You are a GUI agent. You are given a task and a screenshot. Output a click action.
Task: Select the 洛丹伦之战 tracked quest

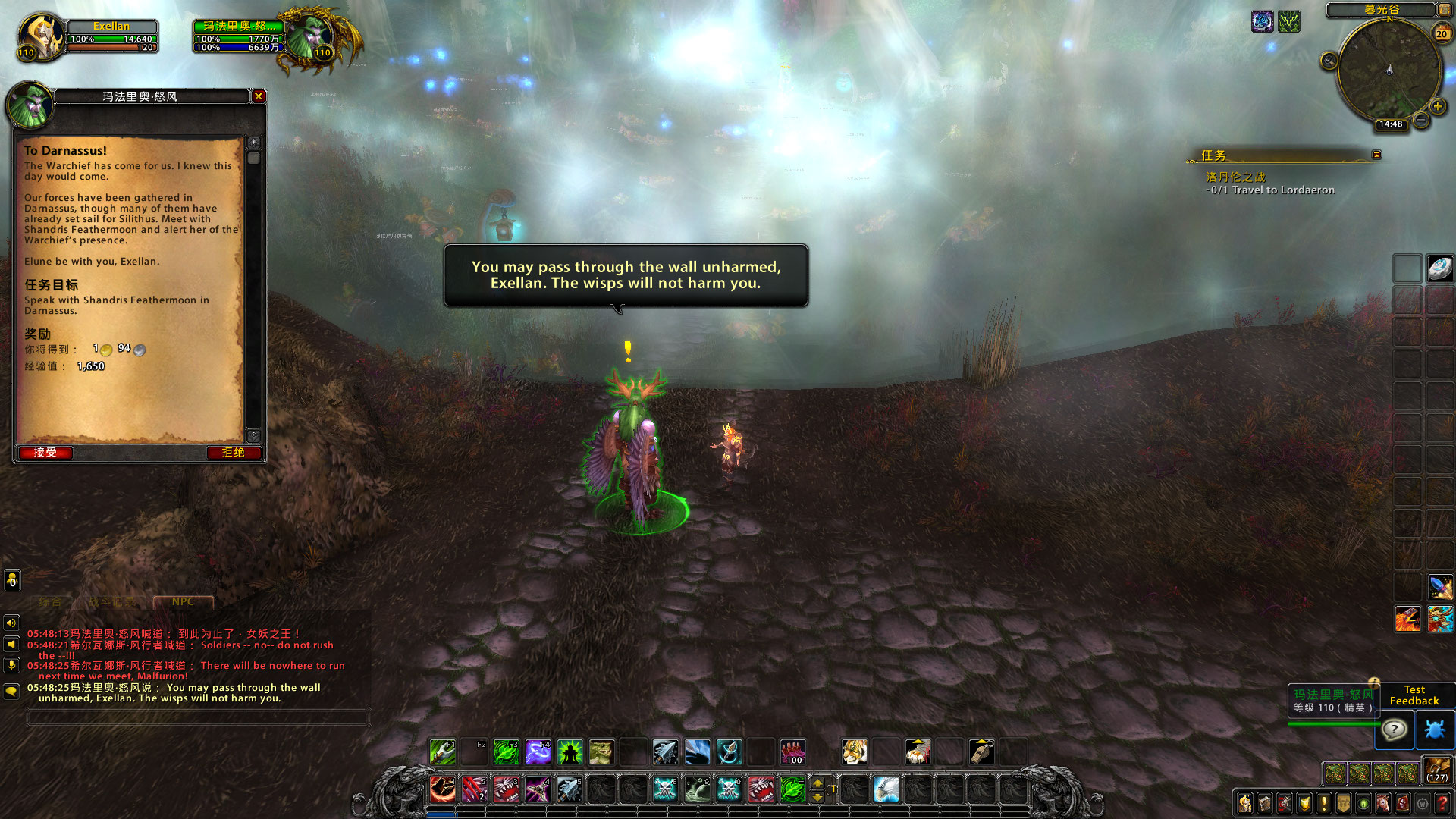tap(1235, 177)
